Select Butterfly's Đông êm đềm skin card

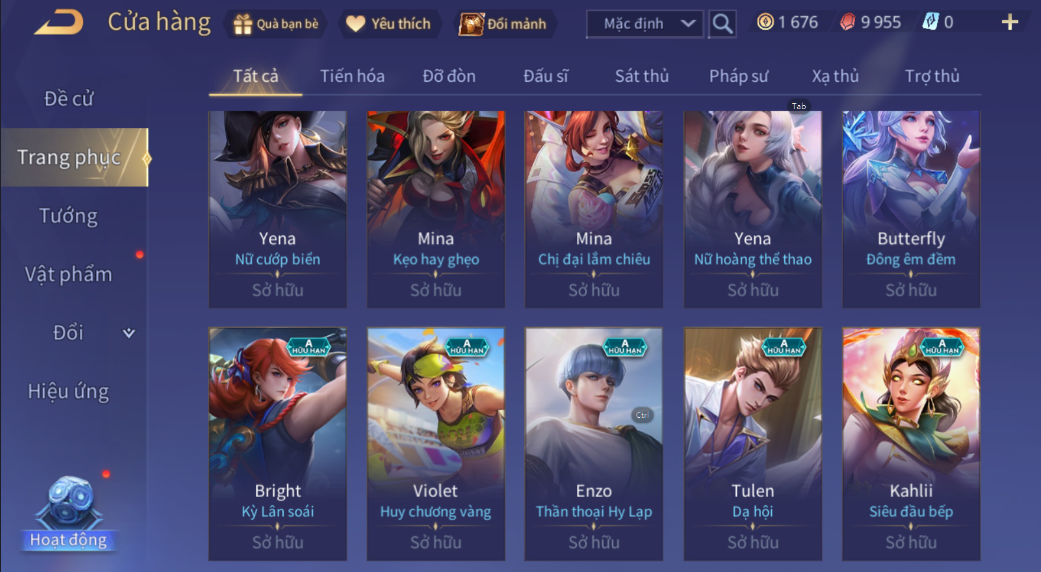(x=911, y=209)
